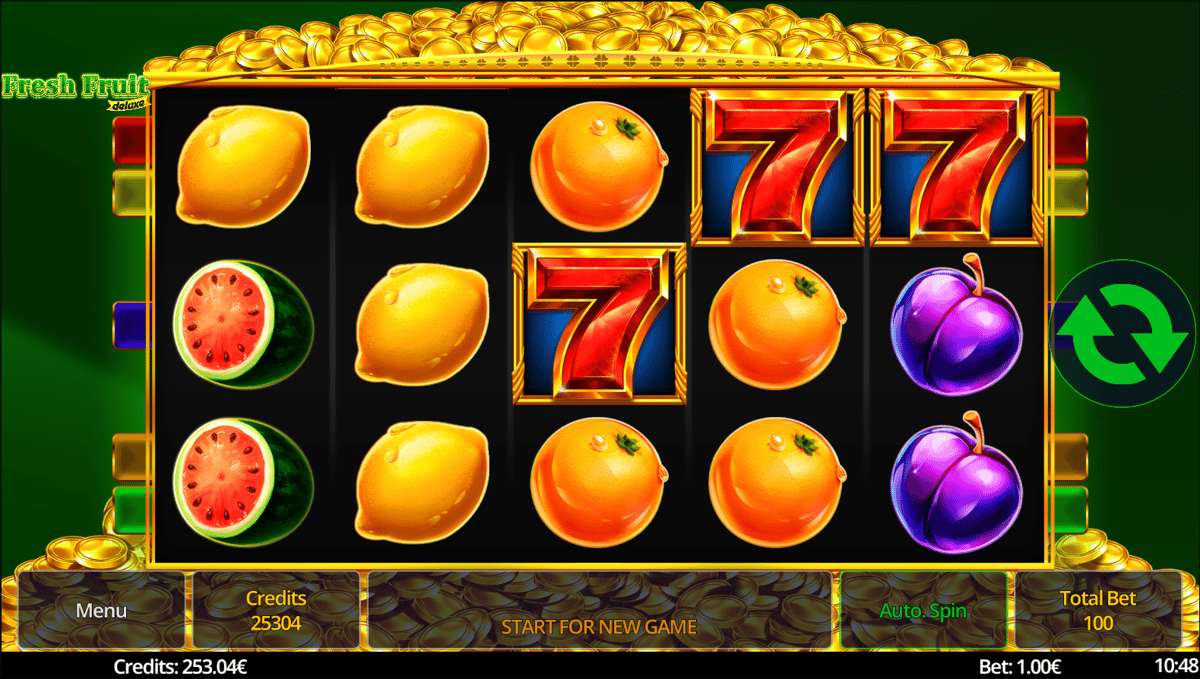Click the Credits panel
The width and height of the screenshot is (1200, 679).
275,610
